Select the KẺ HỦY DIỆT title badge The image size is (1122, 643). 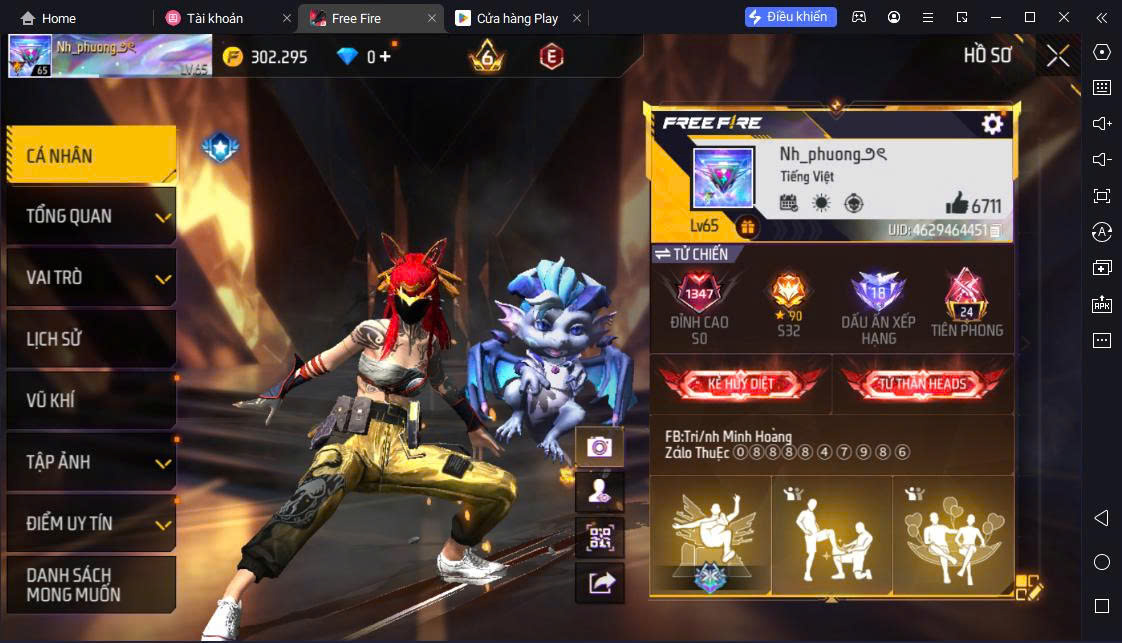741,384
